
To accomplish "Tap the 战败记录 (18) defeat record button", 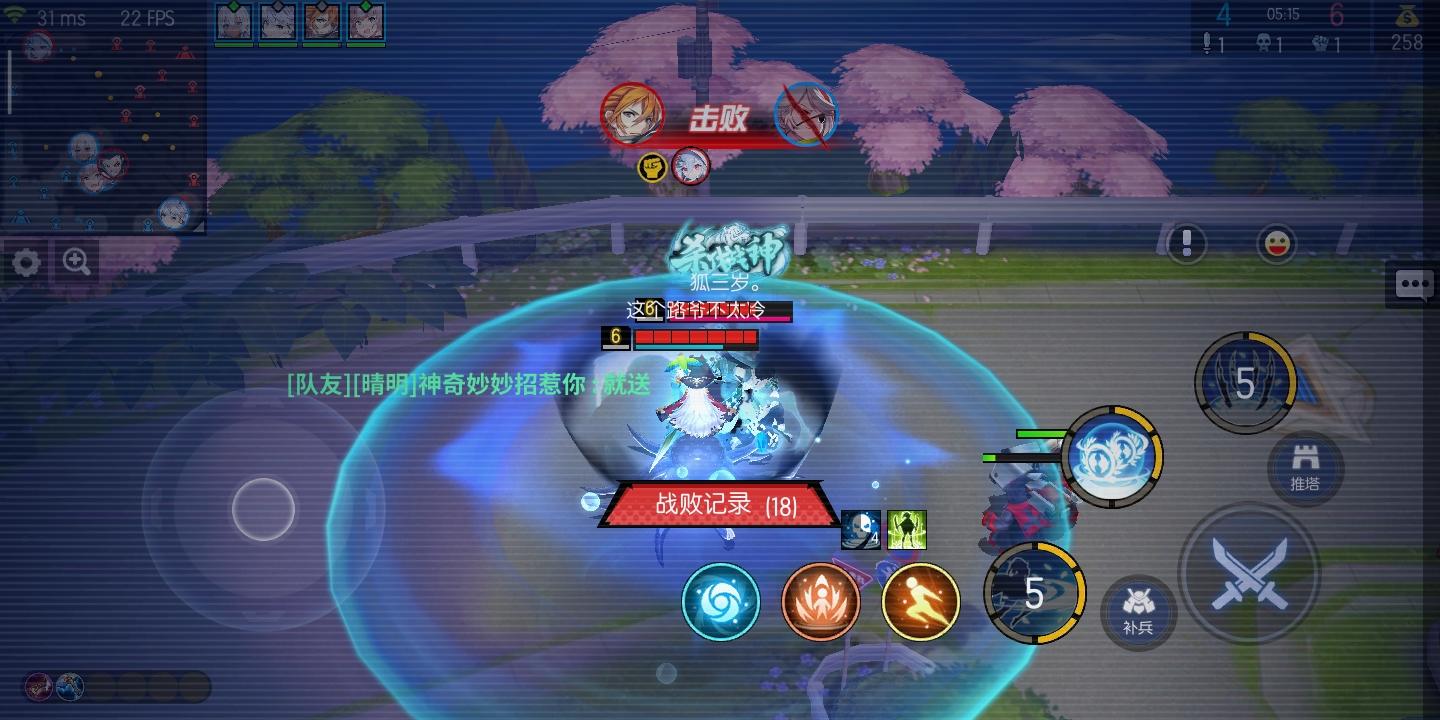I will (x=717, y=505).
